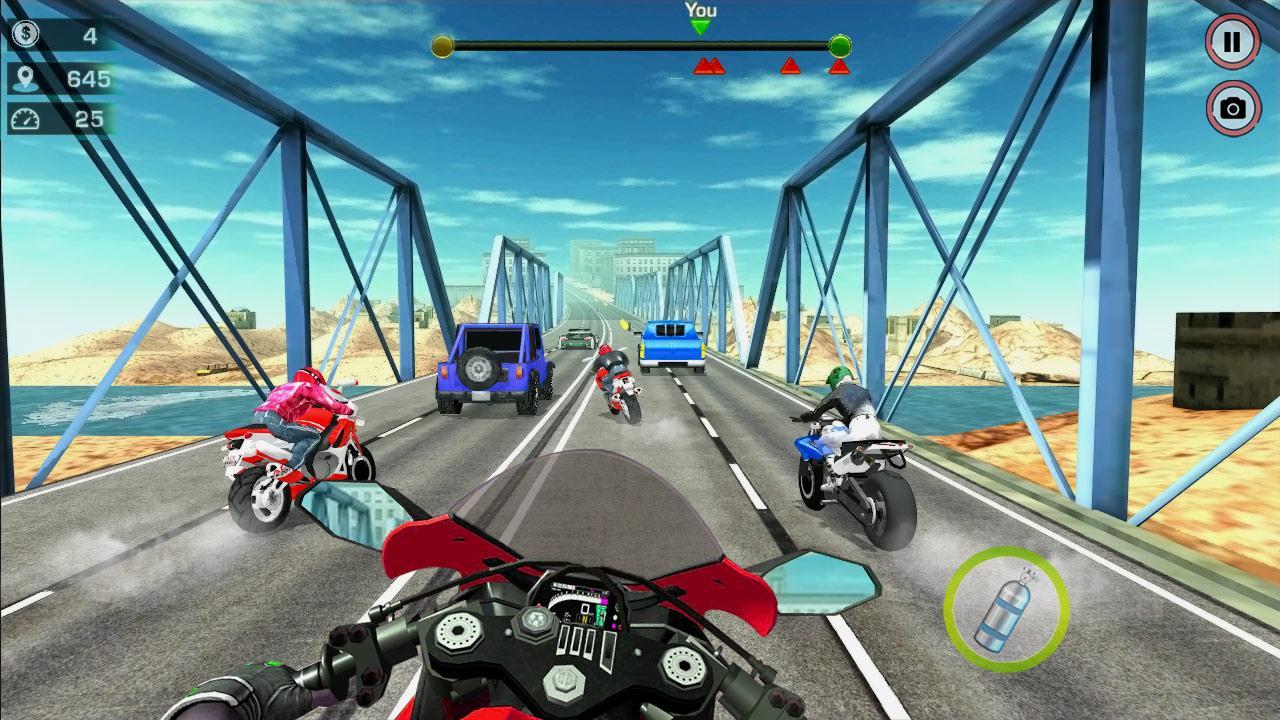Select the paired red triangles under the progress bar
Image resolution: width=1280 pixels, height=720 pixels.
709,68
